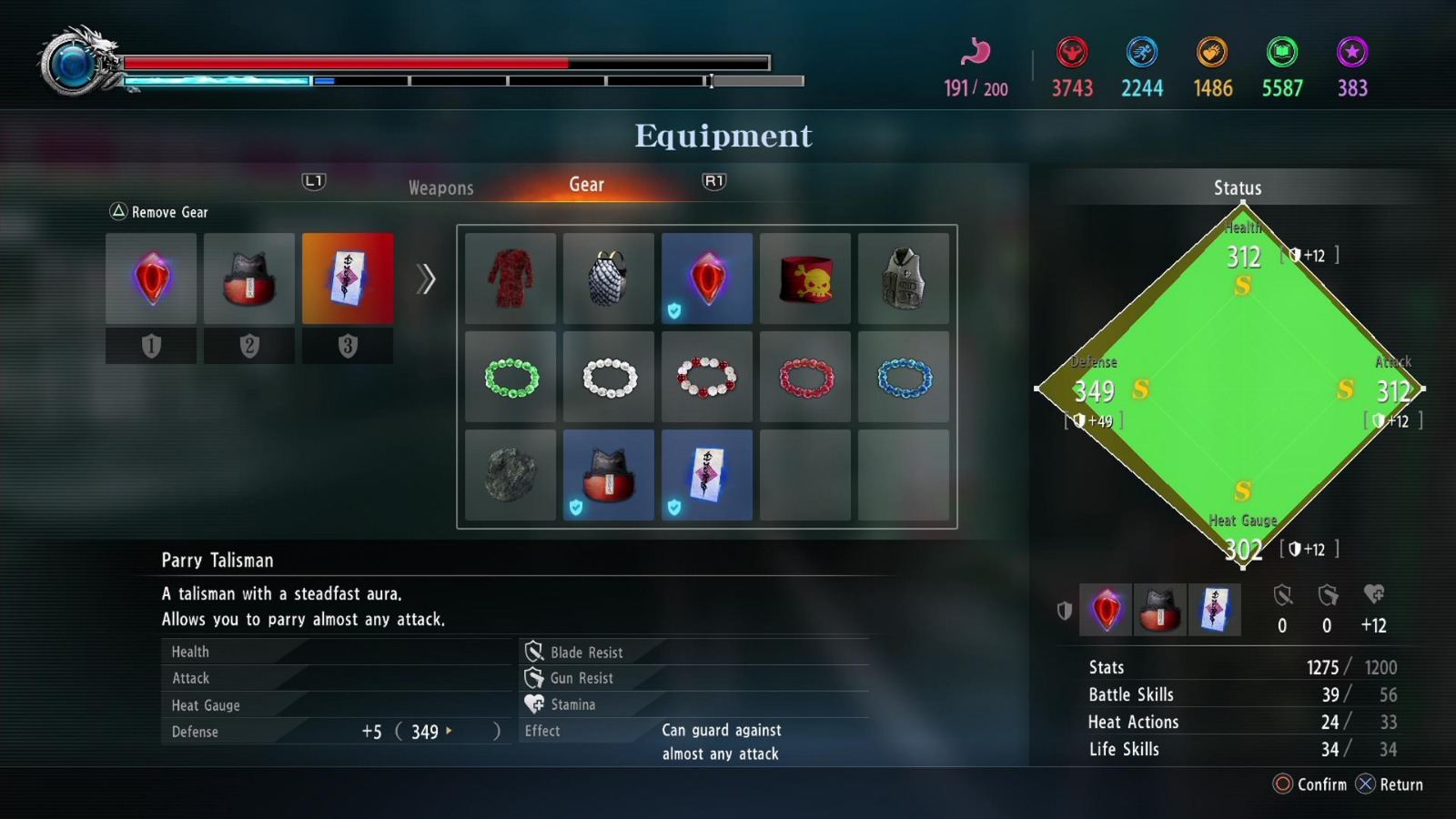Select the red dress in the gear list
The height and width of the screenshot is (819, 1456).
(510, 278)
